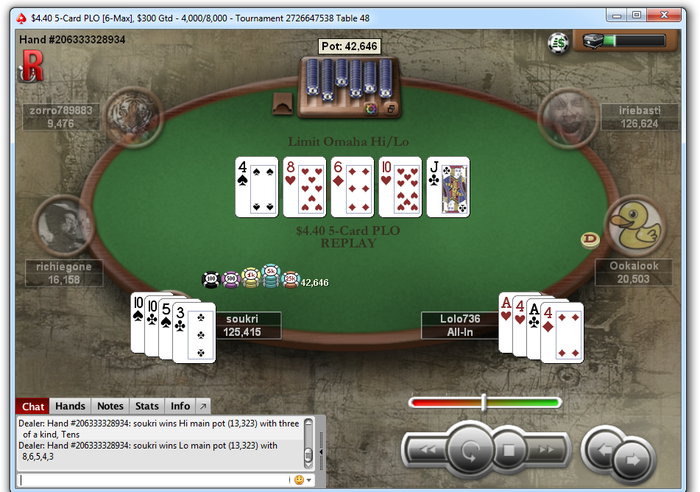Open the cashier chip icon
700x492 pixels.
(558, 41)
